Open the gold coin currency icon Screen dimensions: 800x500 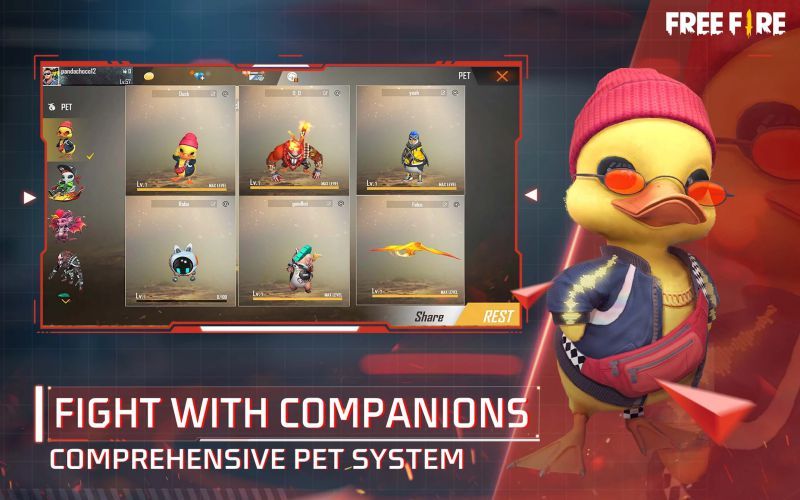(x=149, y=76)
